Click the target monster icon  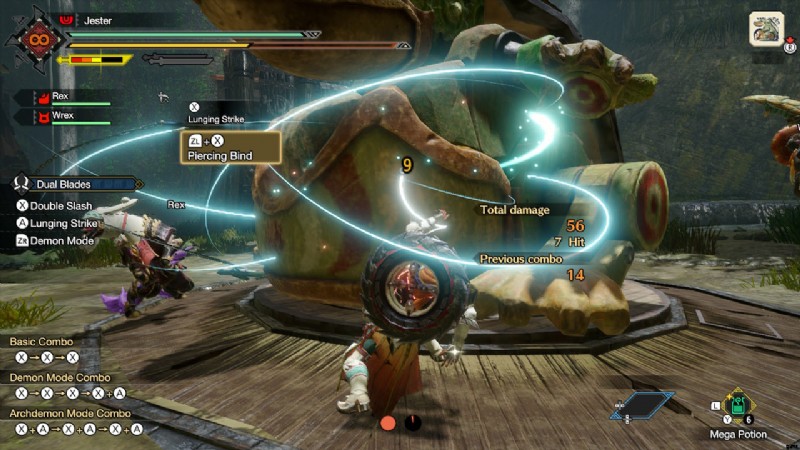coord(766,27)
